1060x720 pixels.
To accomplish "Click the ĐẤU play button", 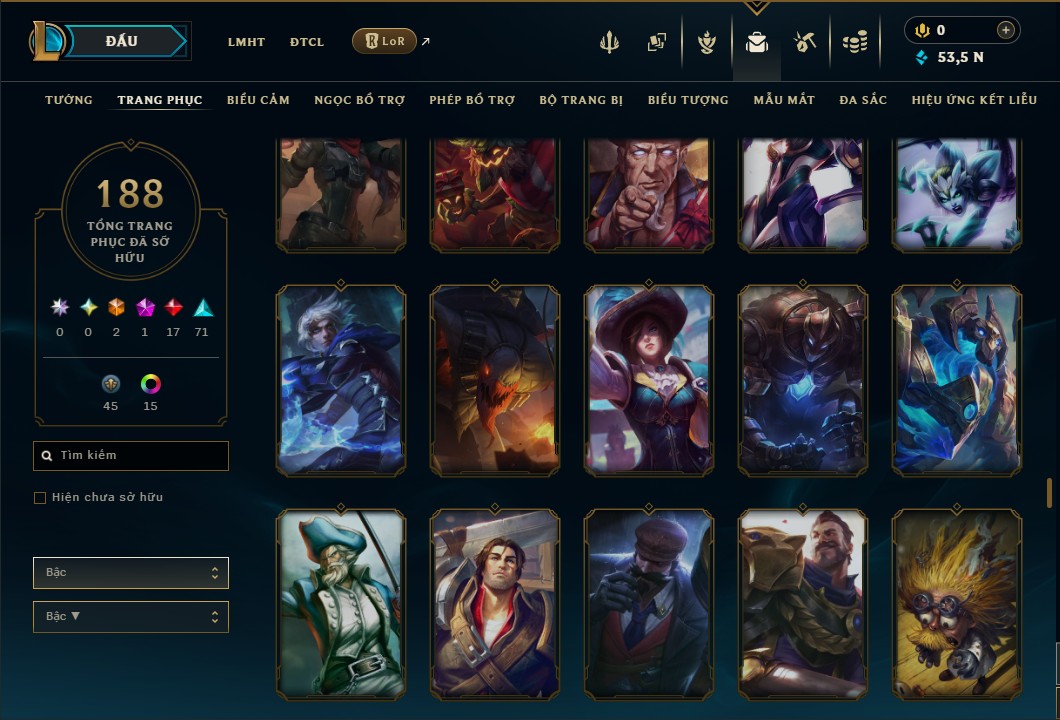I will 124,41.
